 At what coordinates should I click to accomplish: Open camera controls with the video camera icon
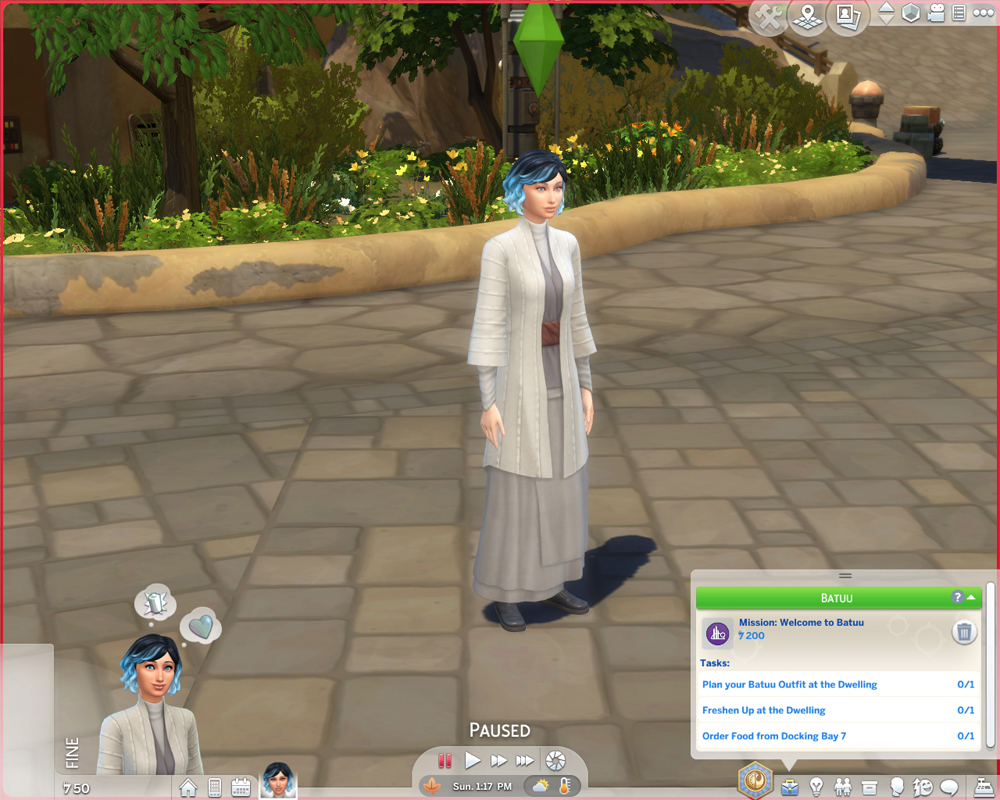936,14
